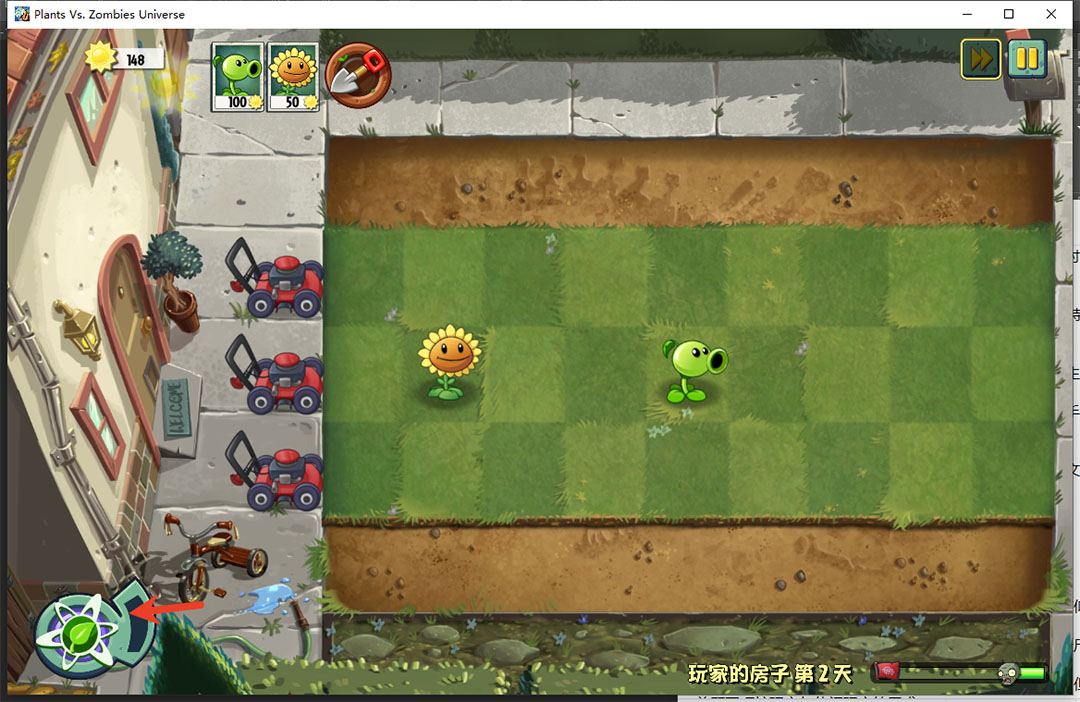Pause the game
Viewport: 1080px width, 702px height.
tap(1026, 59)
